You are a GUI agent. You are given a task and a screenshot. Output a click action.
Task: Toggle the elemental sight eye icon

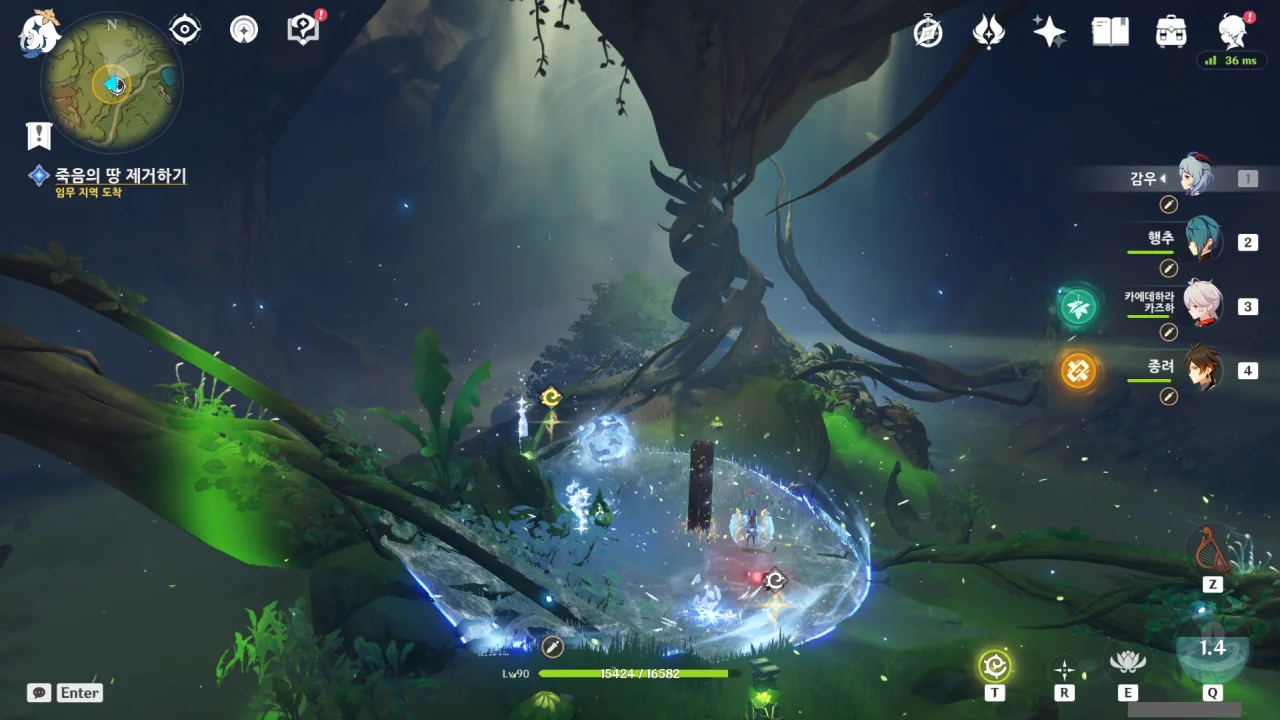[x=185, y=30]
